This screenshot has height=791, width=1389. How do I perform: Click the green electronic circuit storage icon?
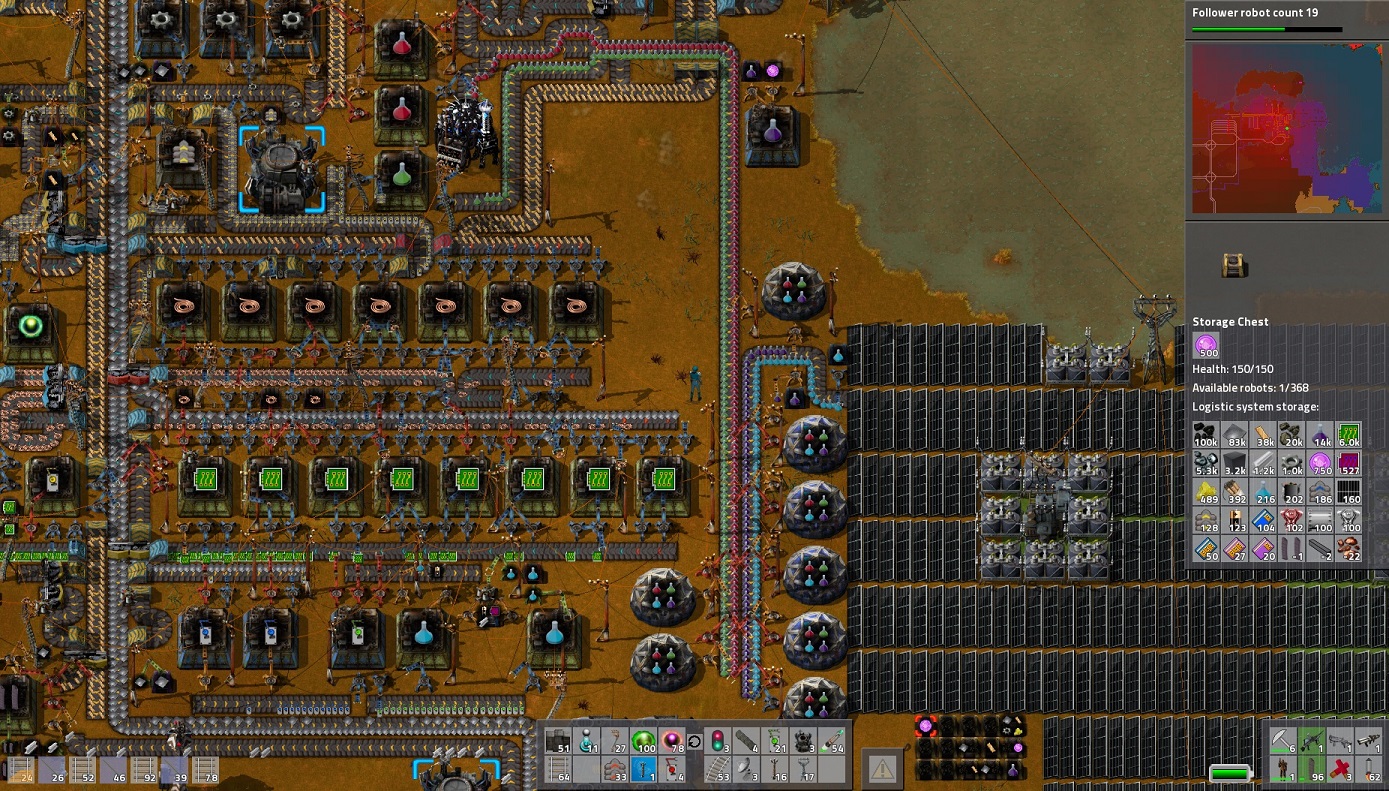point(1349,435)
